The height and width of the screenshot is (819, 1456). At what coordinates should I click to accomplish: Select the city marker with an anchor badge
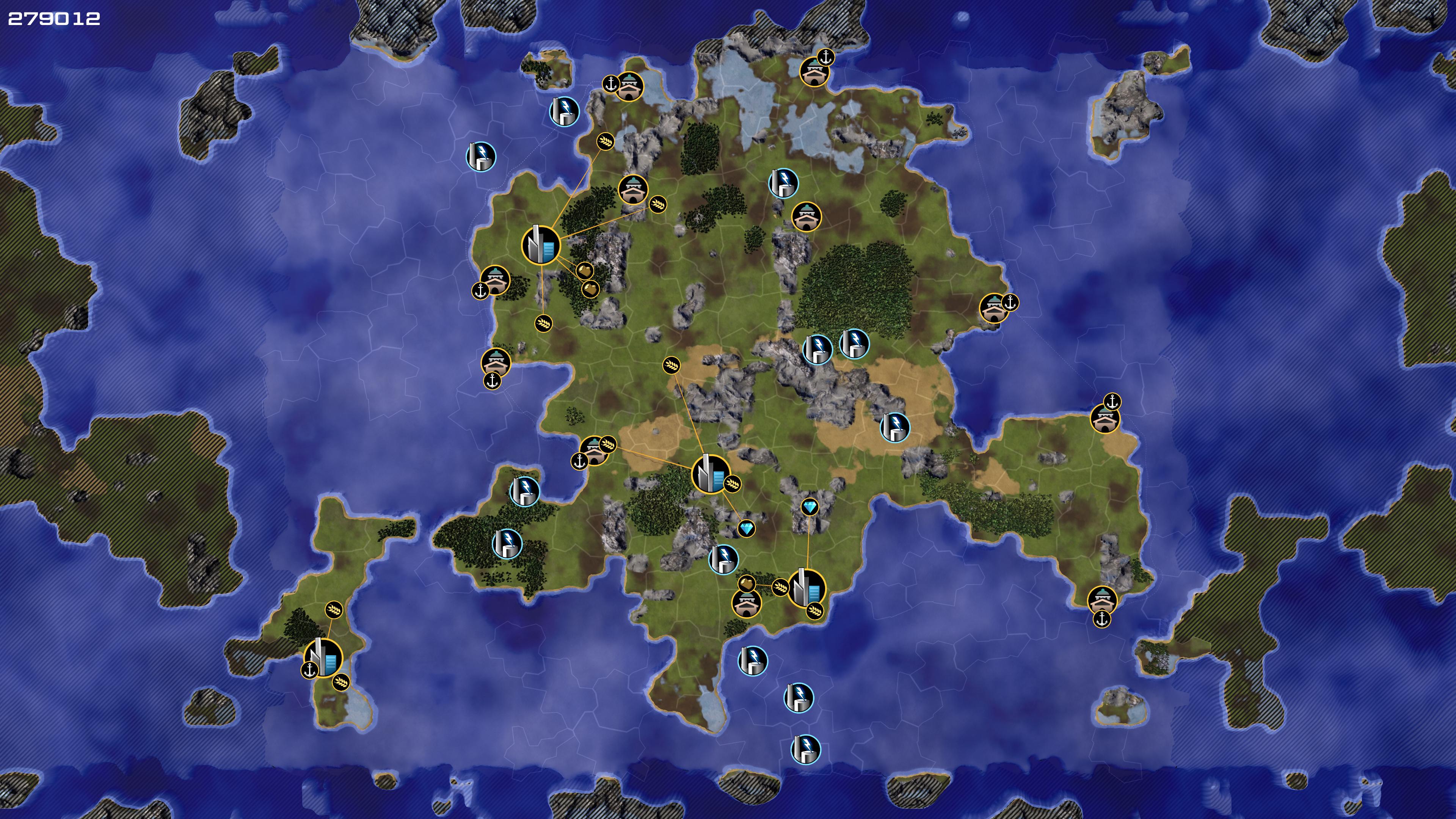(323, 658)
